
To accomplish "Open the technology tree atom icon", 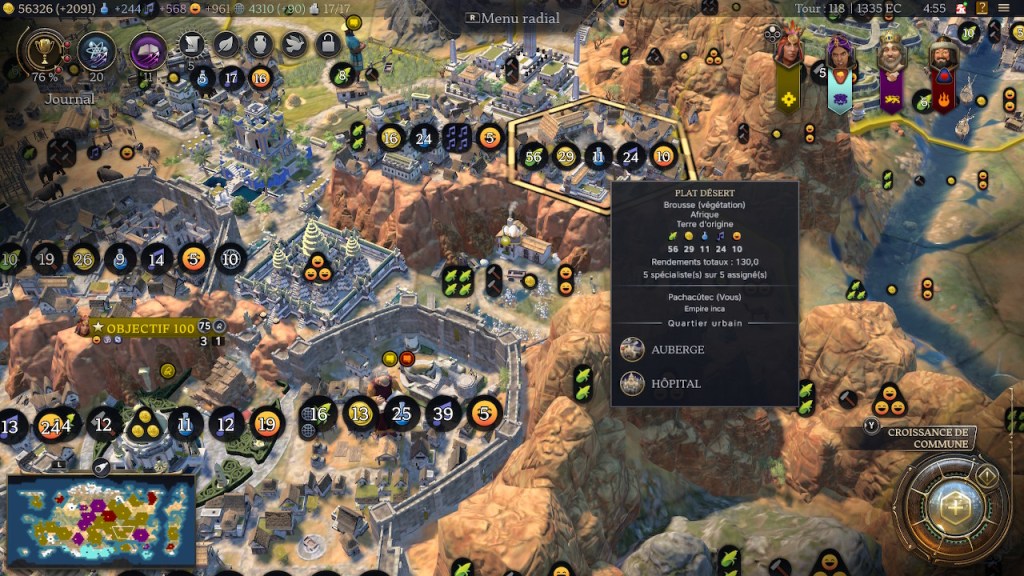I will 97,49.
